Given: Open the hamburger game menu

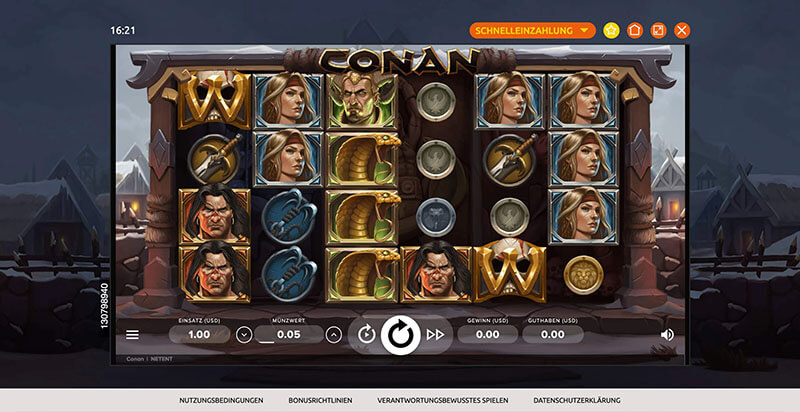Looking at the screenshot, I should click(132, 334).
